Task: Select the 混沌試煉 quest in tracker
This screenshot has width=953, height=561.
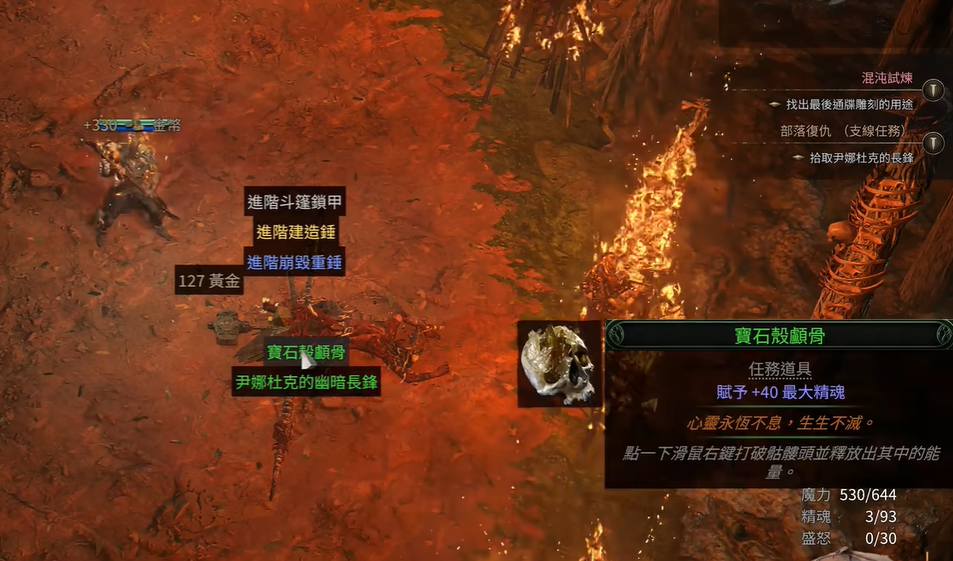Action: (x=887, y=78)
